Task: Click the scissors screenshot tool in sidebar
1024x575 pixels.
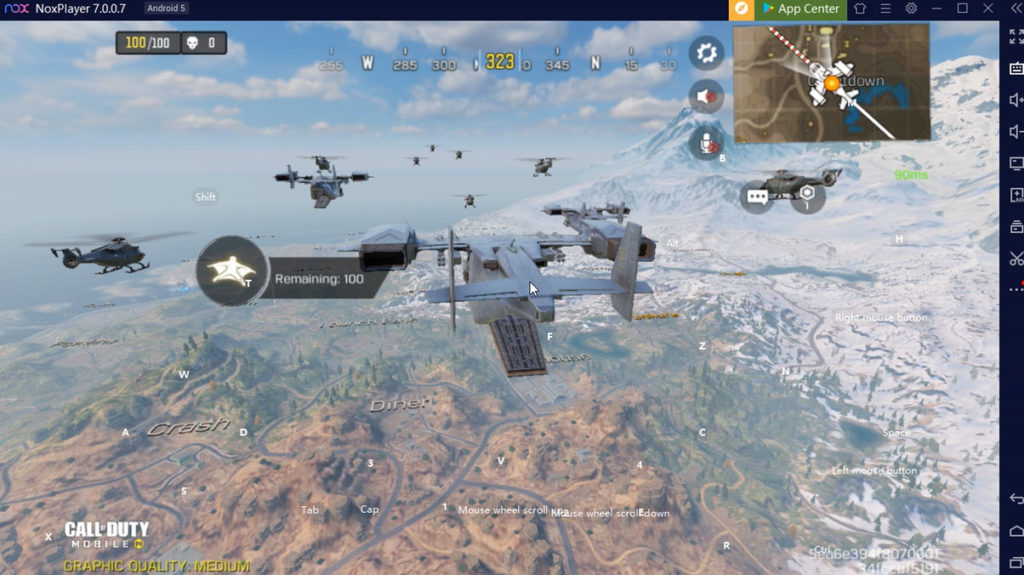Action: [1015, 259]
